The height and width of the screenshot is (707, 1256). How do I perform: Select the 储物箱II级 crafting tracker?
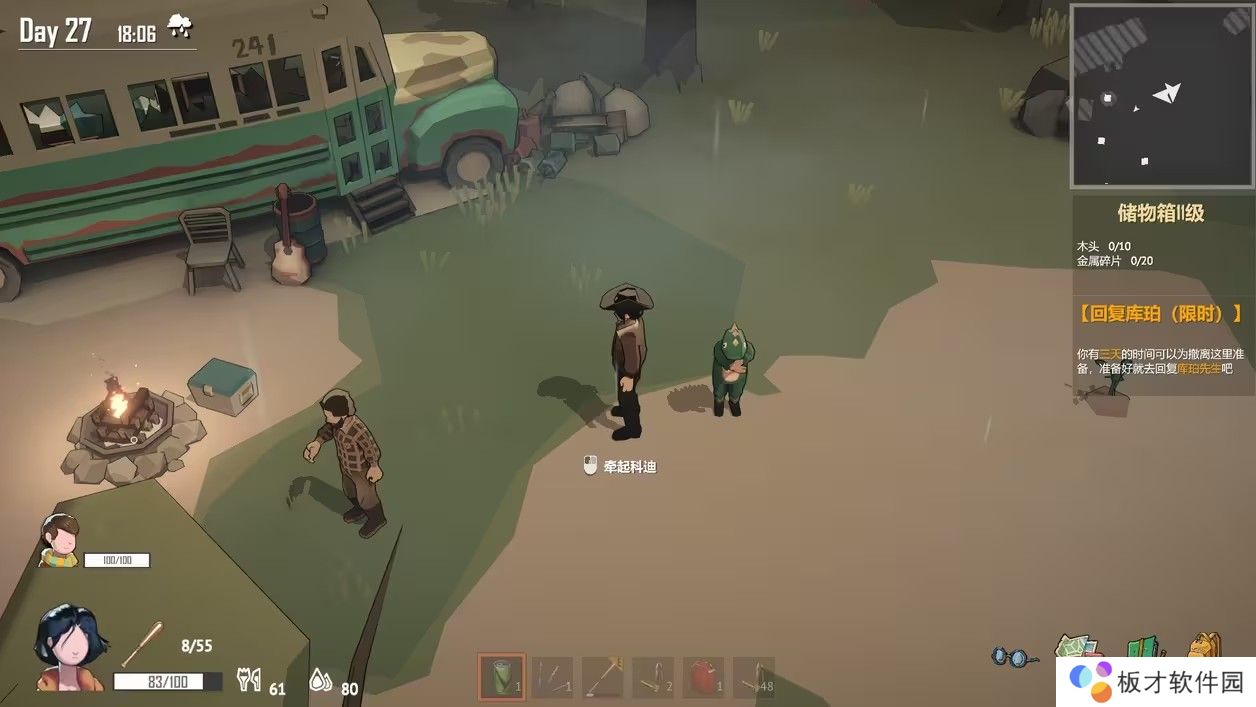1160,213
